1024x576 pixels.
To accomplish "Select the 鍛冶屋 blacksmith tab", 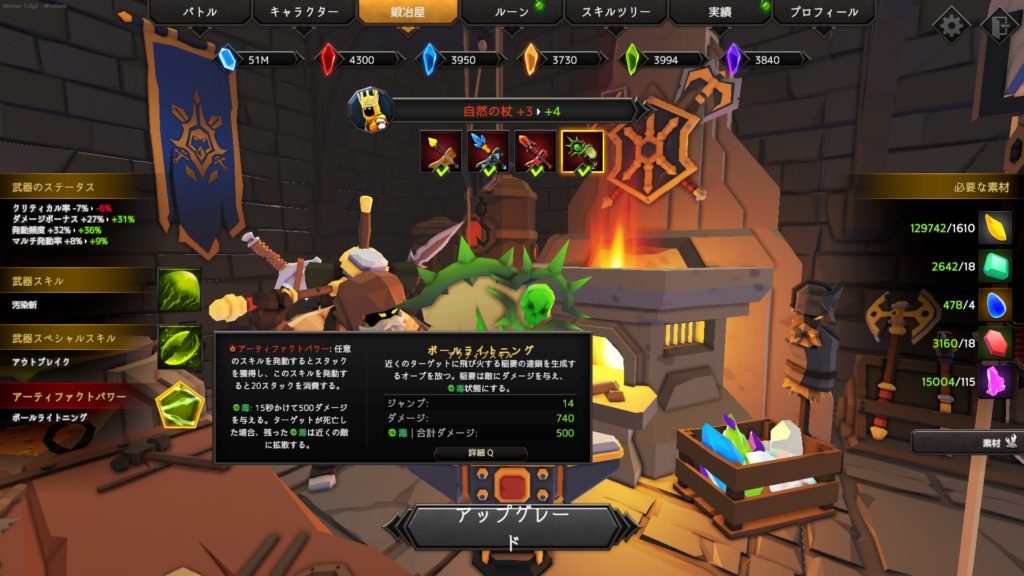I will [409, 13].
